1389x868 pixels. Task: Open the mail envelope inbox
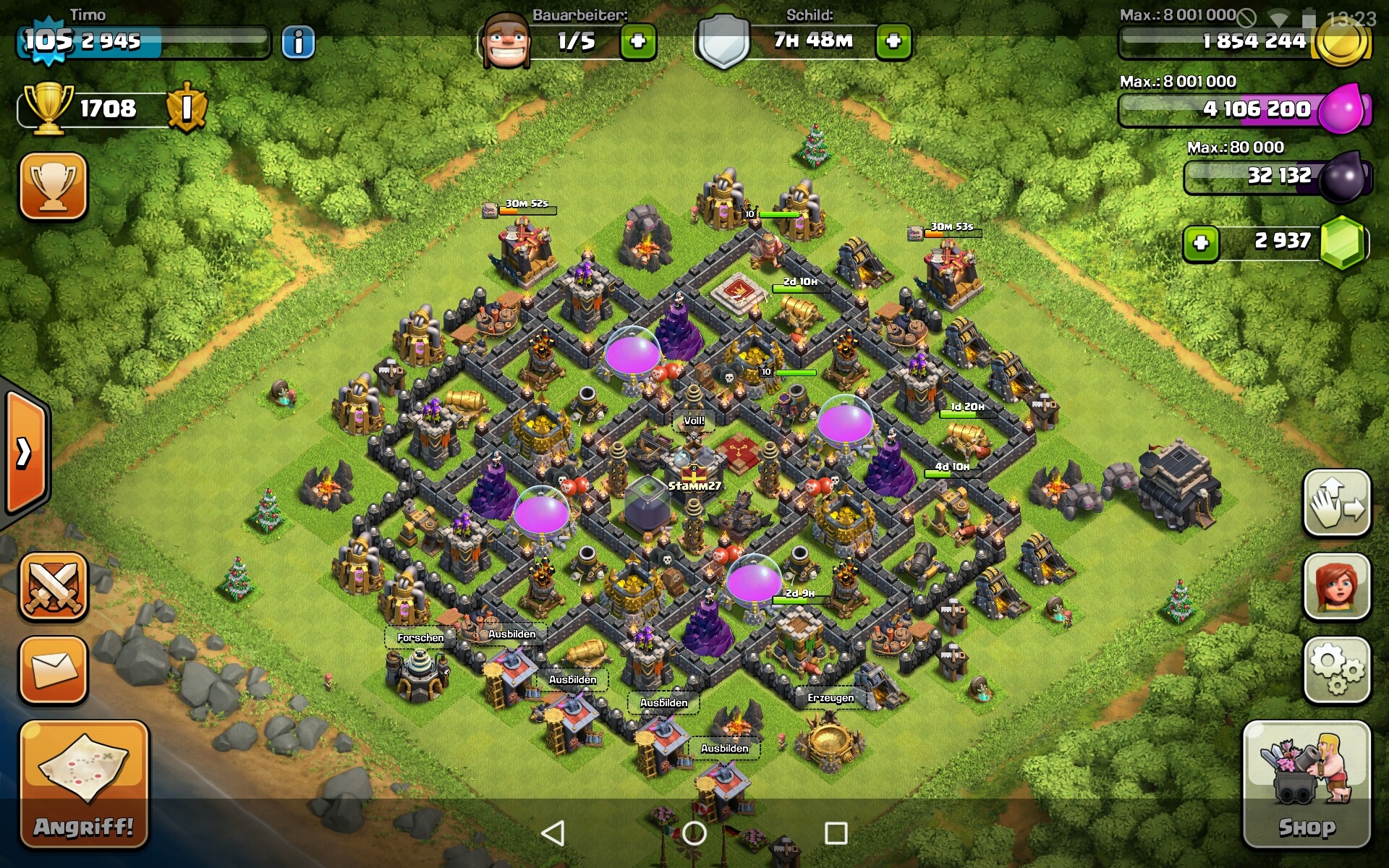point(54,670)
